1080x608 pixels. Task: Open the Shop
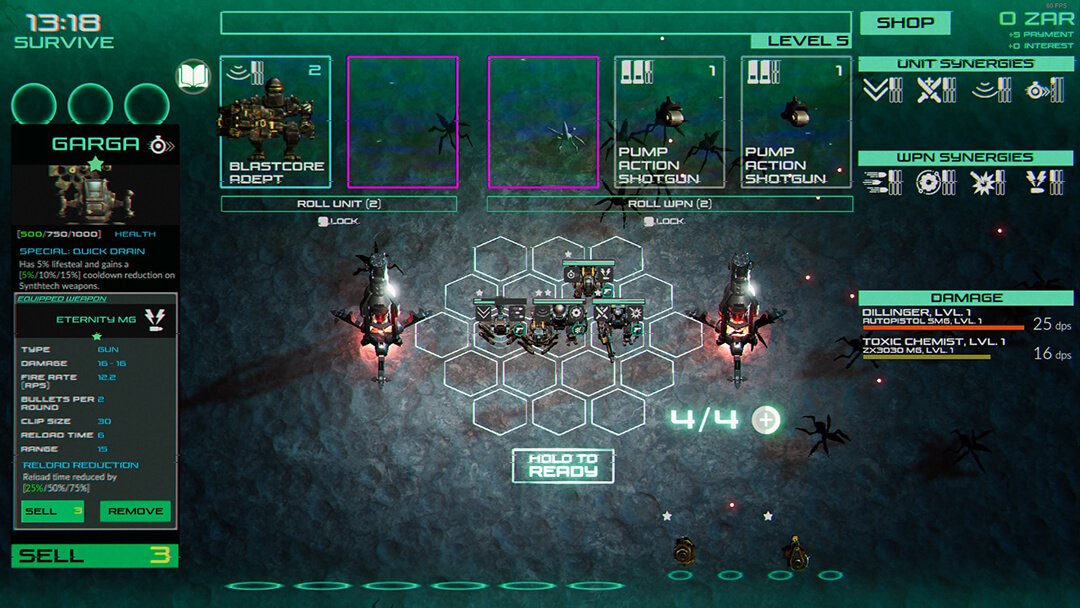tap(905, 22)
